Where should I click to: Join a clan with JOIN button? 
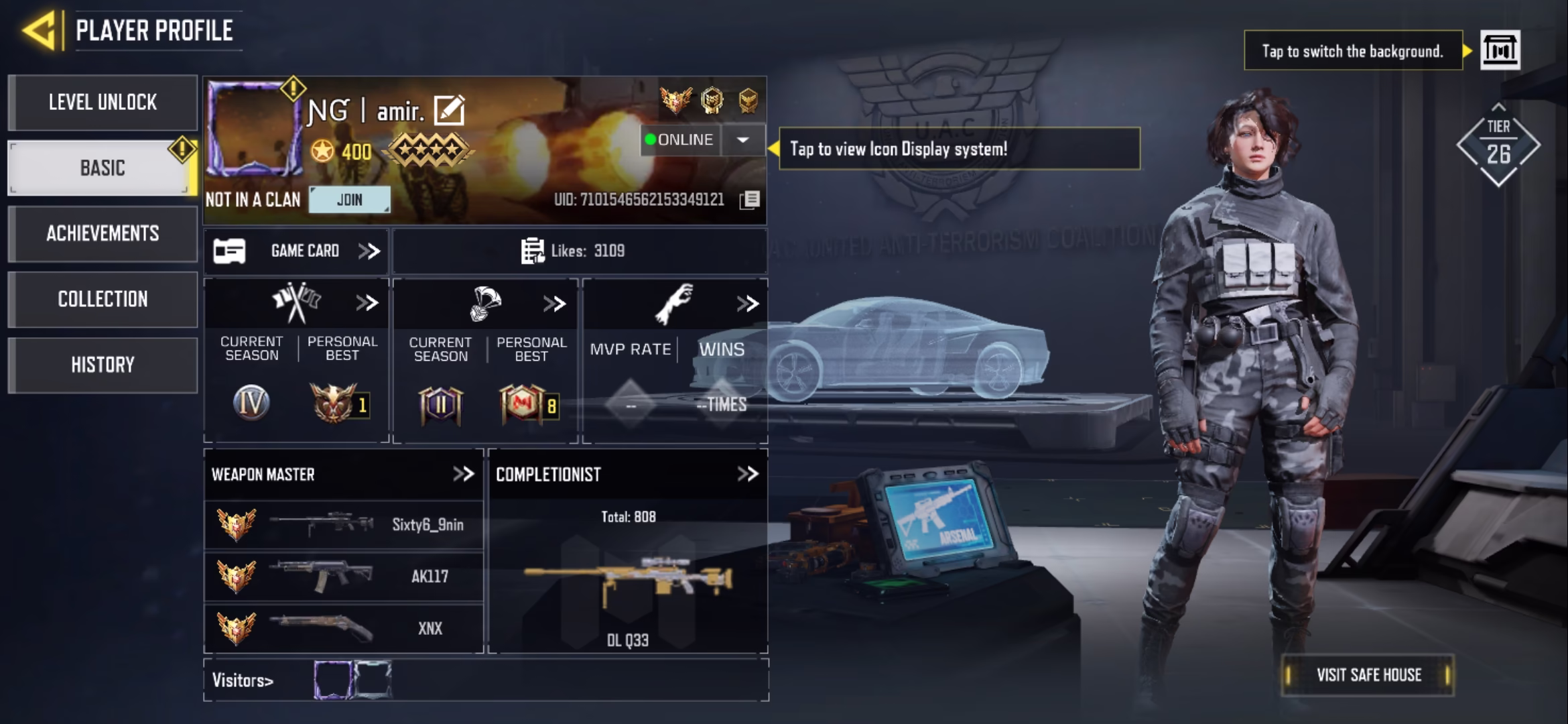point(349,200)
